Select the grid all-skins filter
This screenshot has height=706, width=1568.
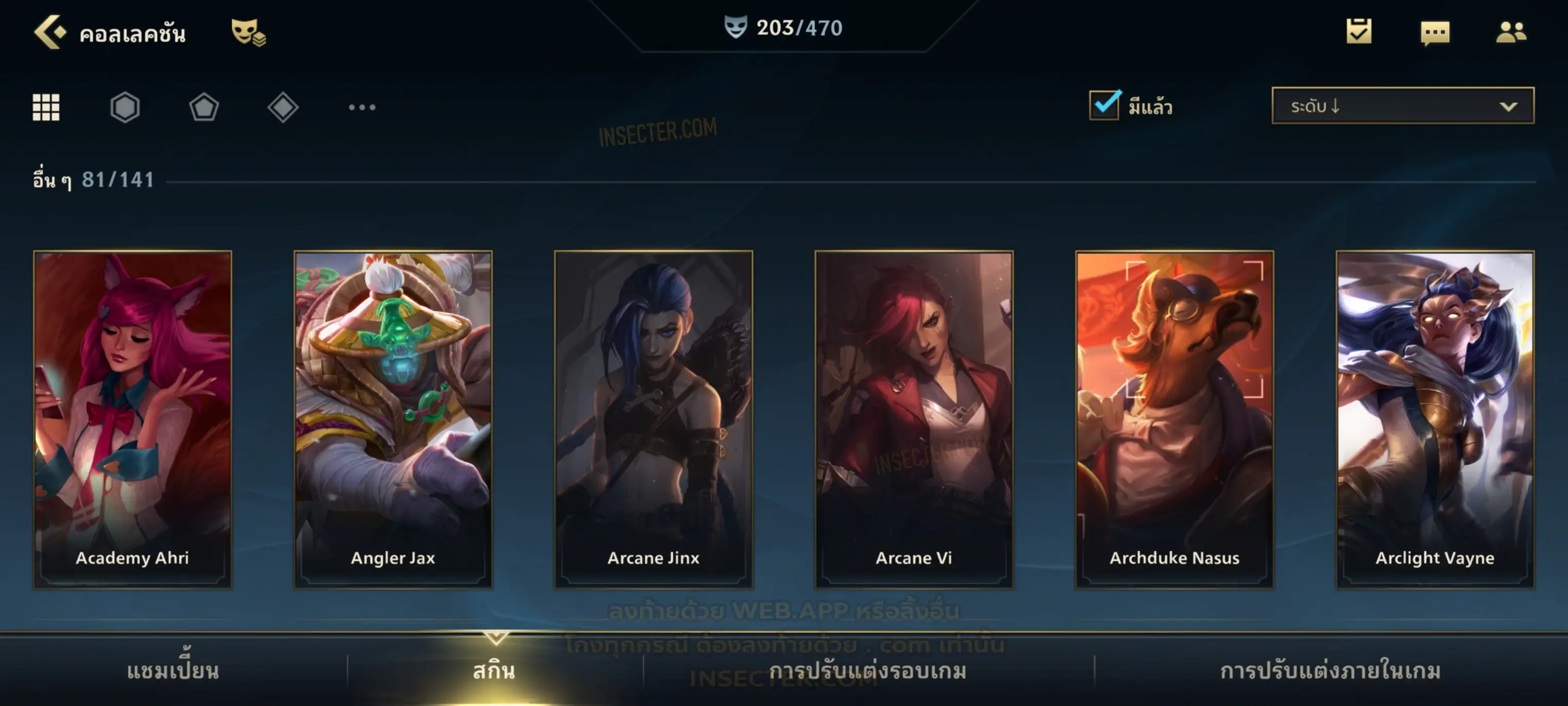click(x=46, y=107)
